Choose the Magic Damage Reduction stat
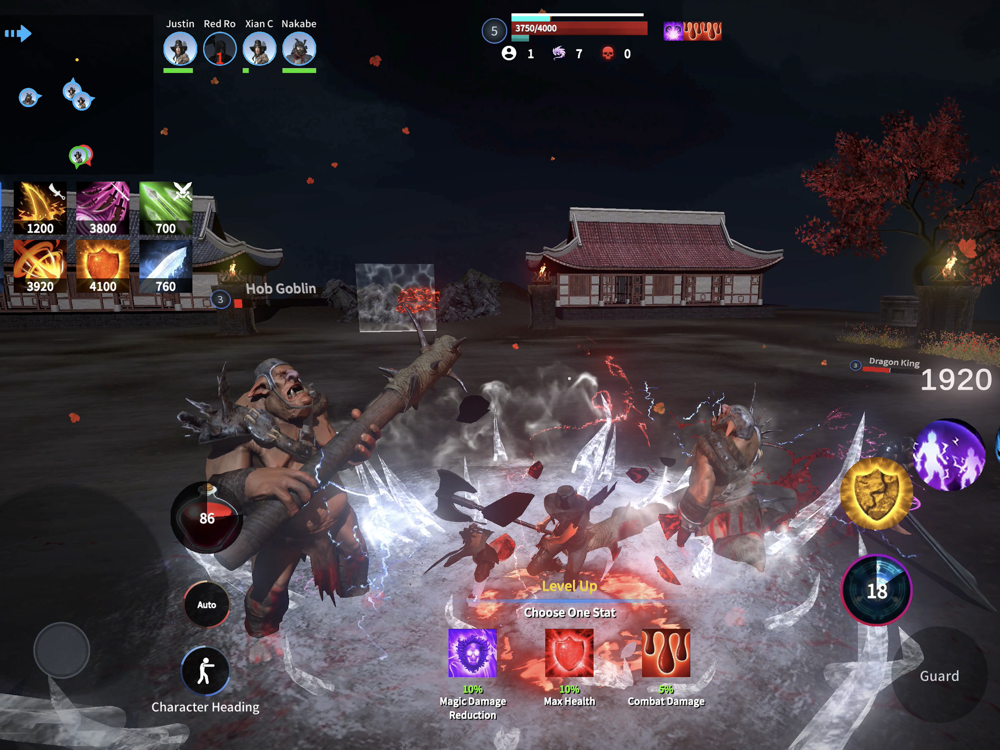The height and width of the screenshot is (750, 1000). pos(472,654)
